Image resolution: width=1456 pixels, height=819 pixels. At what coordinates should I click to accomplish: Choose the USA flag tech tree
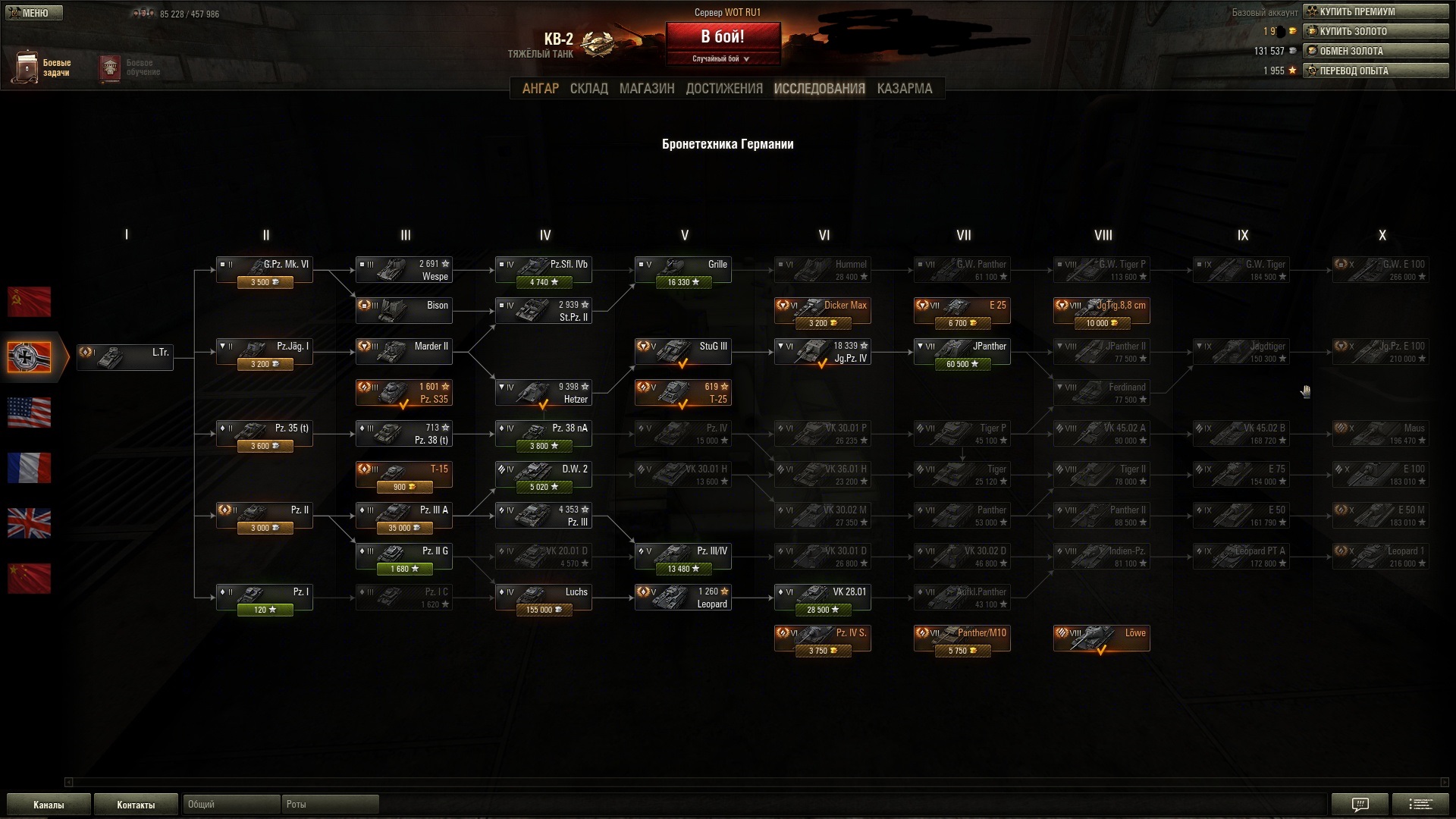30,413
